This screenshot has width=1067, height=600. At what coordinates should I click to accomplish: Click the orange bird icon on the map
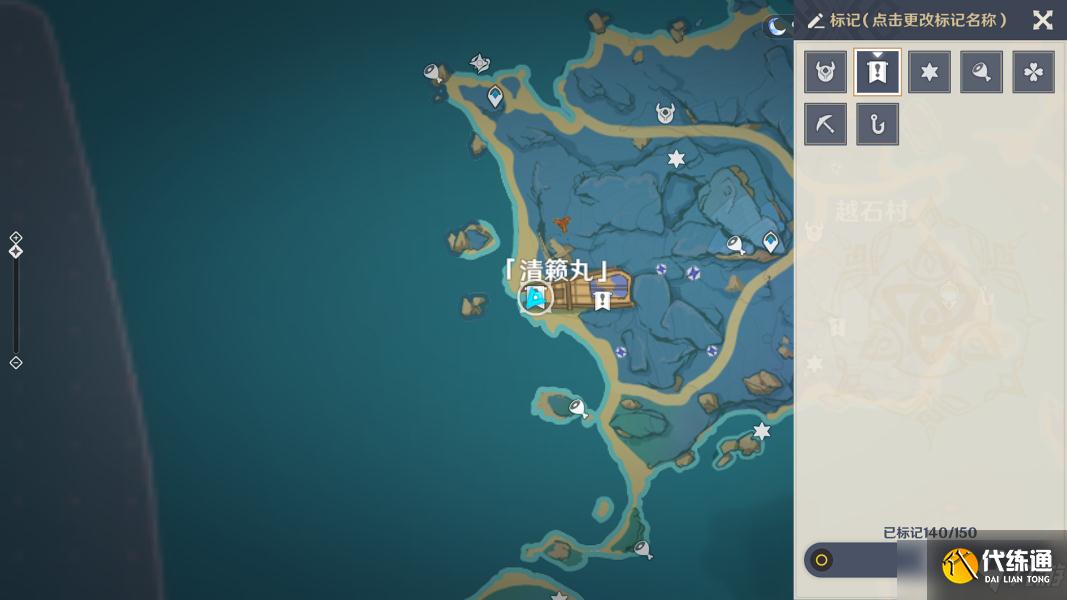(563, 222)
